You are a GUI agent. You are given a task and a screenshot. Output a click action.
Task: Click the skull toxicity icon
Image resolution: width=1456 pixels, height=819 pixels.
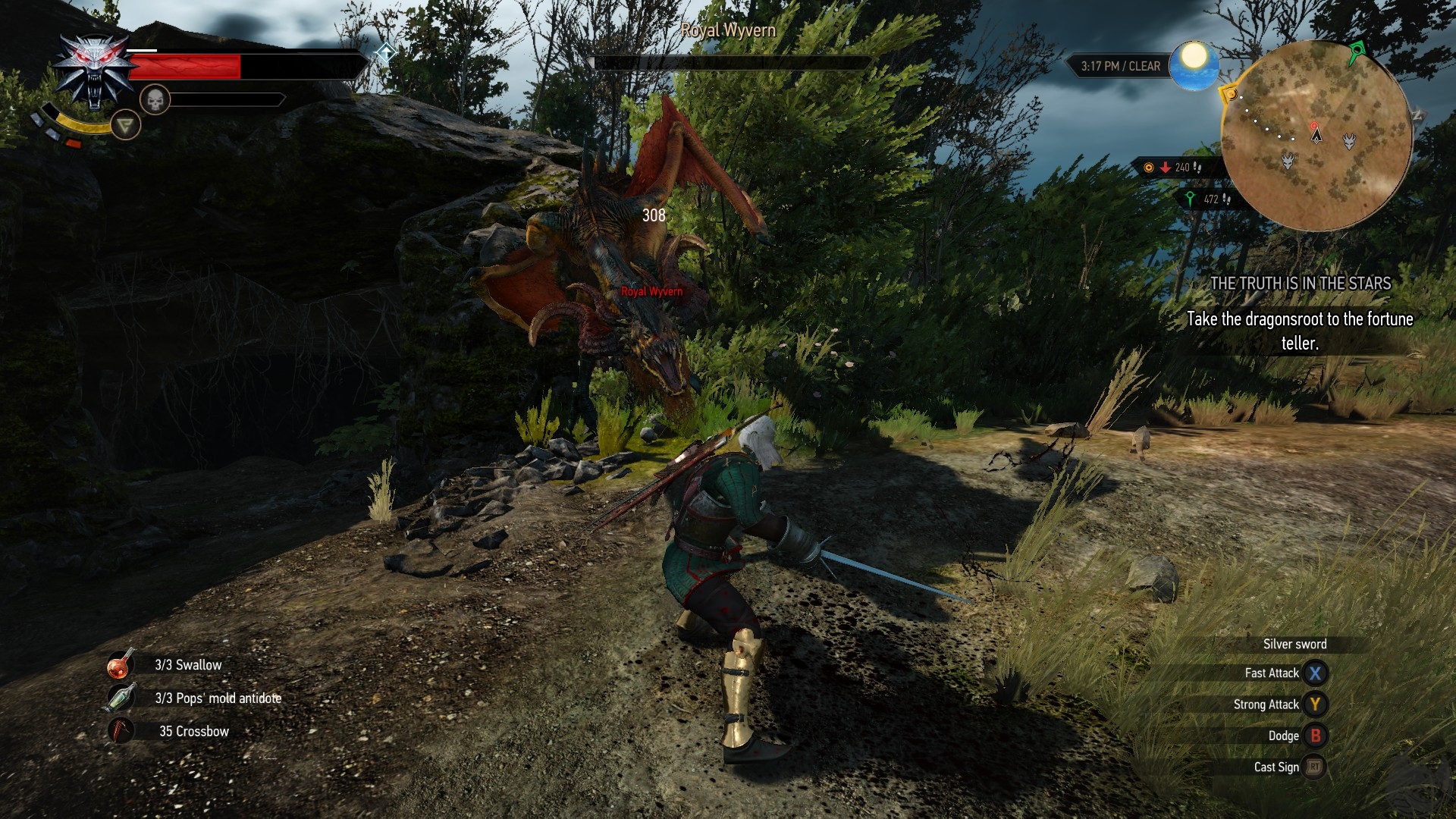pos(155,99)
